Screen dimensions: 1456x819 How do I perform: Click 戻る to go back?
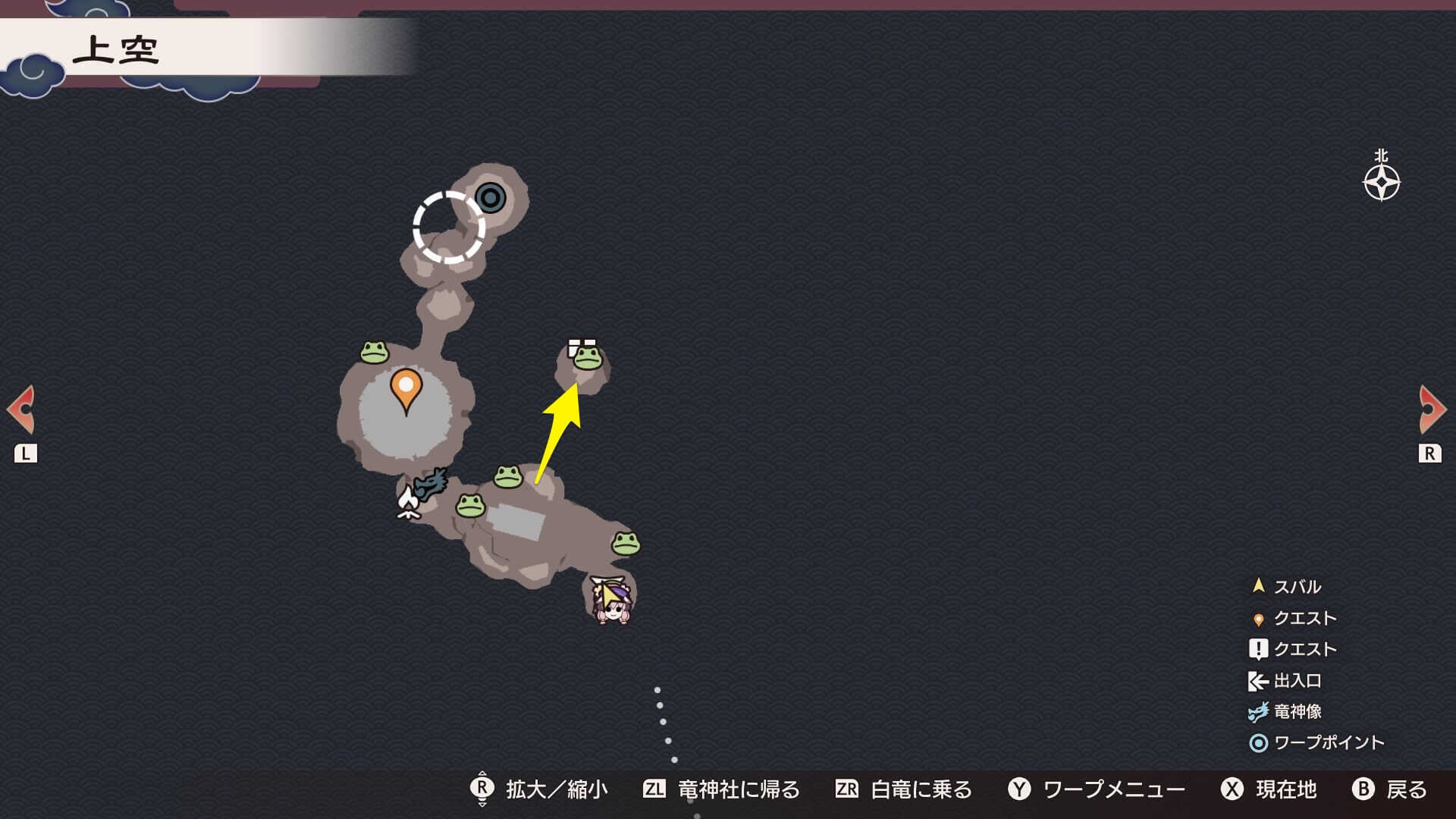click(1408, 789)
